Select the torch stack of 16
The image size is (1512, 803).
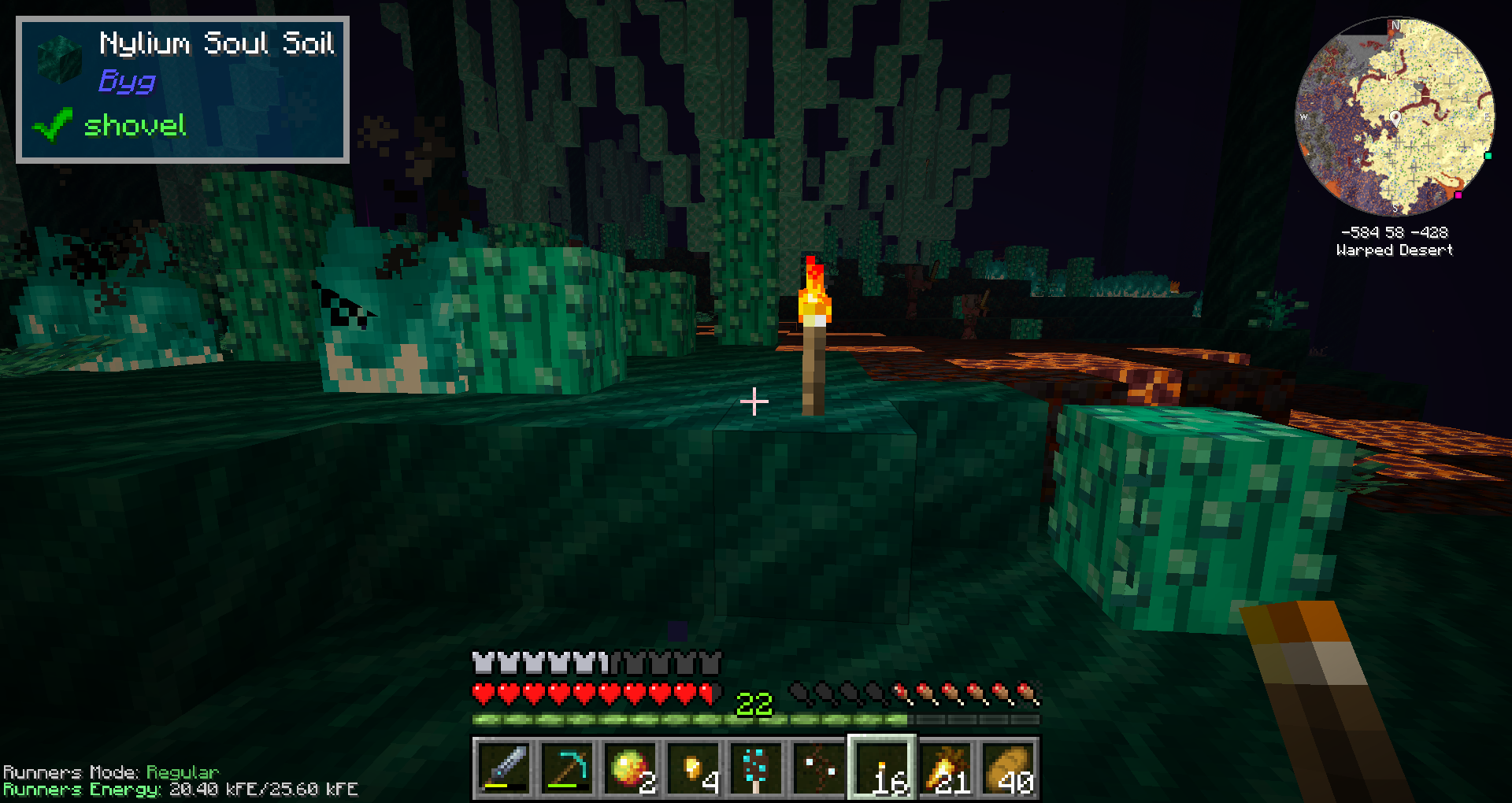tap(882, 768)
